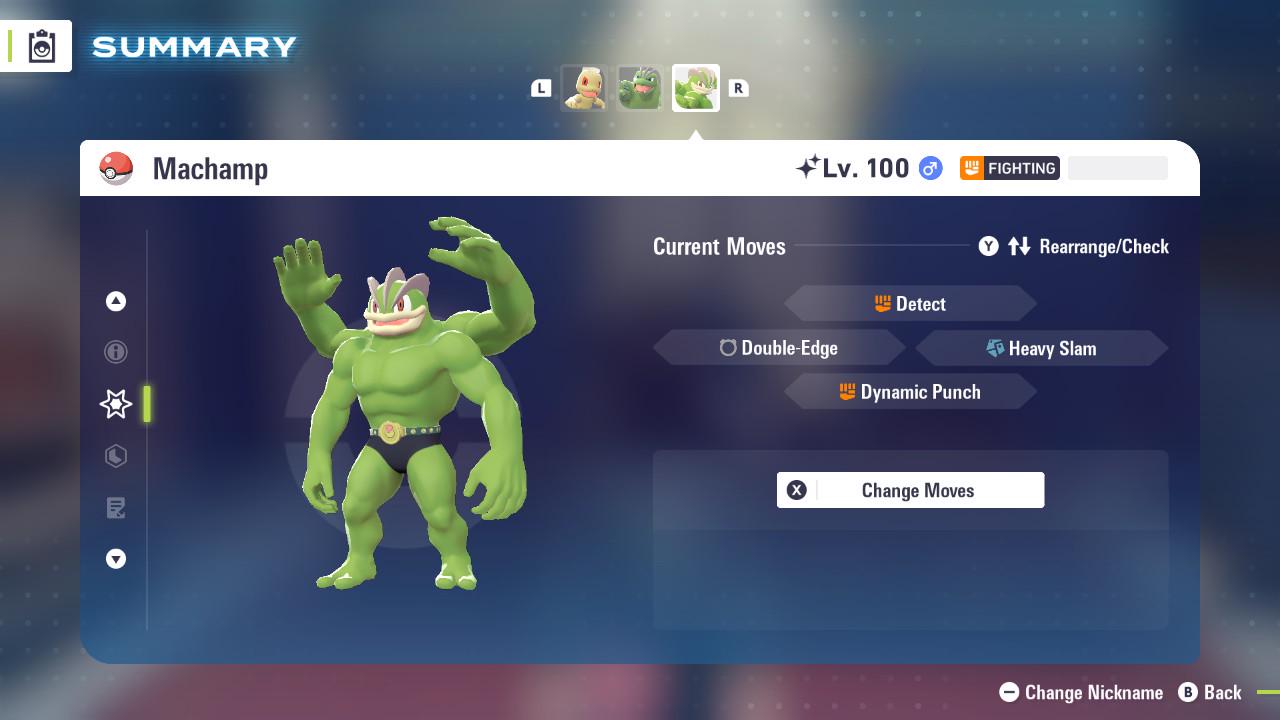Click the hexagonal stats page icon
The image size is (1280, 720).
[x=115, y=456]
